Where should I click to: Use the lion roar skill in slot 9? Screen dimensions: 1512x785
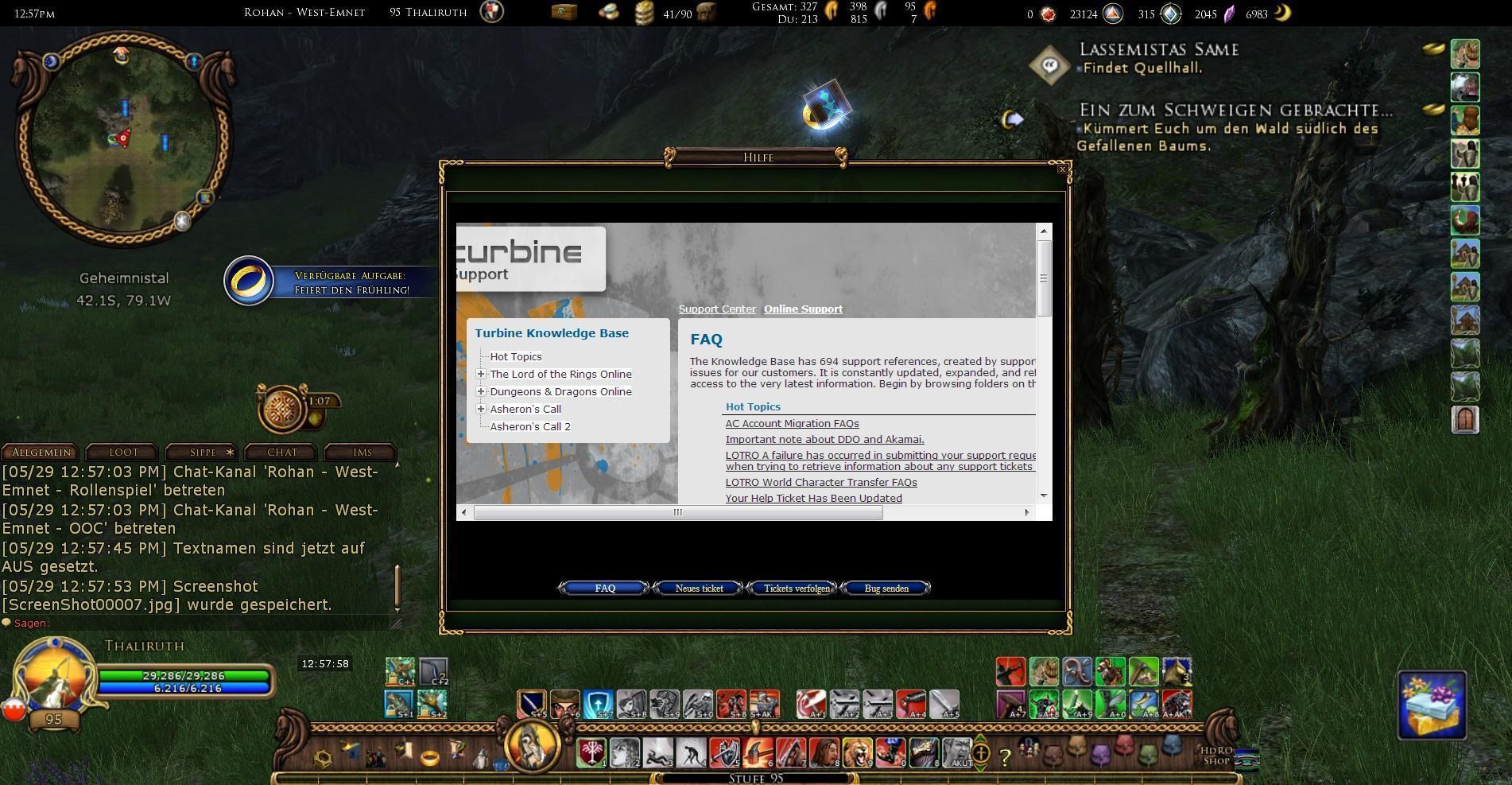859,754
